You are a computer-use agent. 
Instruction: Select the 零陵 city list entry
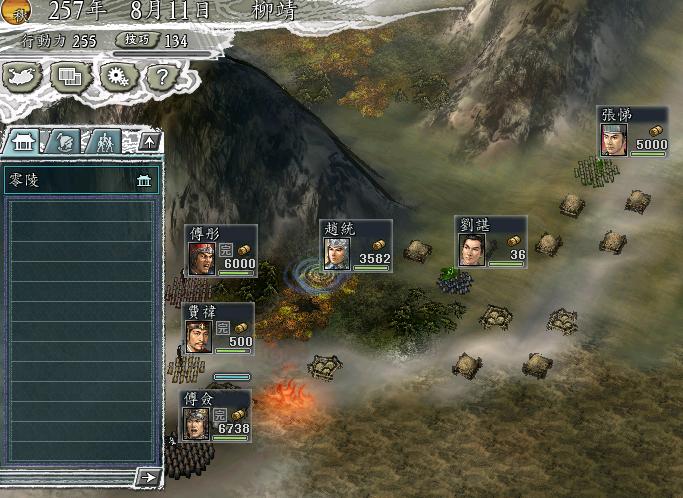(80, 181)
